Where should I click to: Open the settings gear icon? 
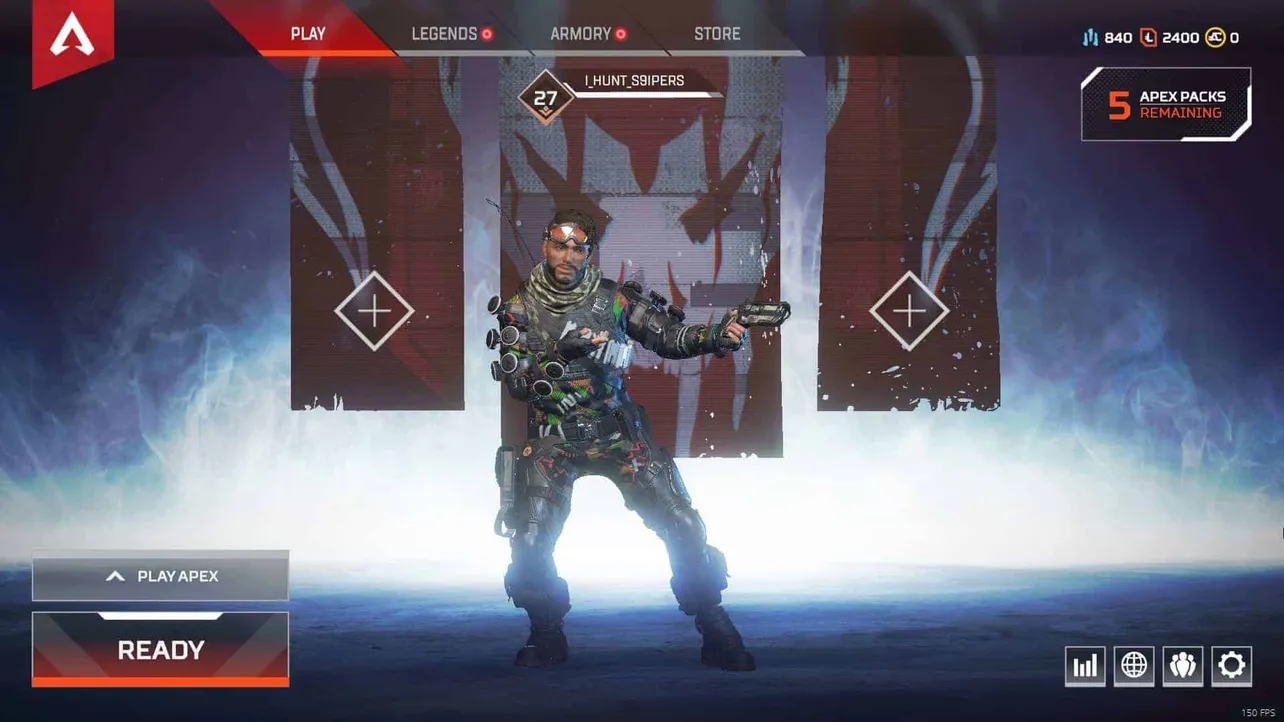coord(1231,665)
